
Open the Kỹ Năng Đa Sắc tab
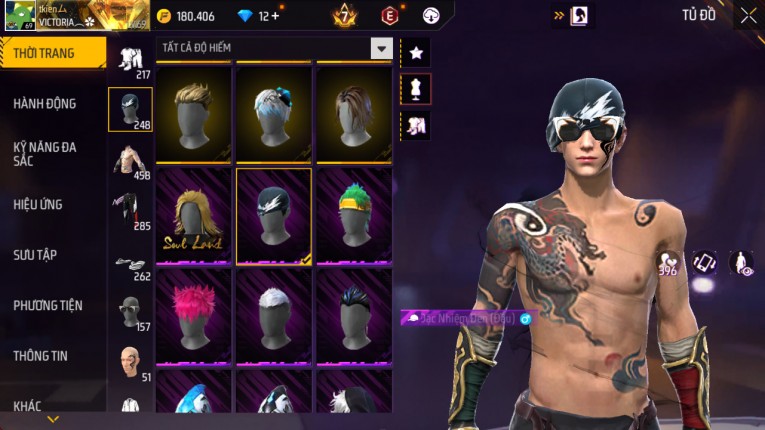click(45, 153)
